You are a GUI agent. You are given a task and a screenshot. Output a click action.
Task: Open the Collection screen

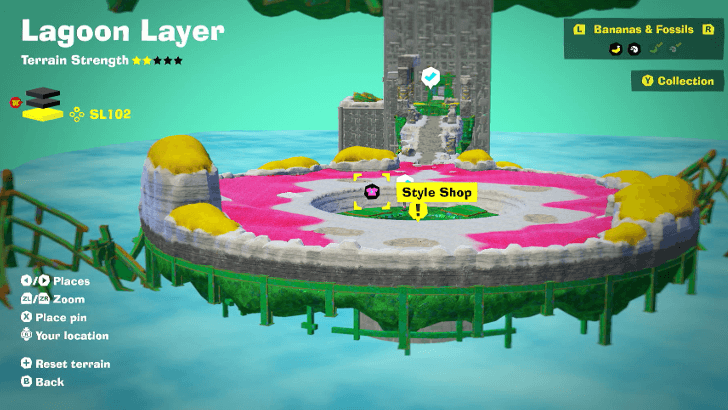click(x=678, y=81)
